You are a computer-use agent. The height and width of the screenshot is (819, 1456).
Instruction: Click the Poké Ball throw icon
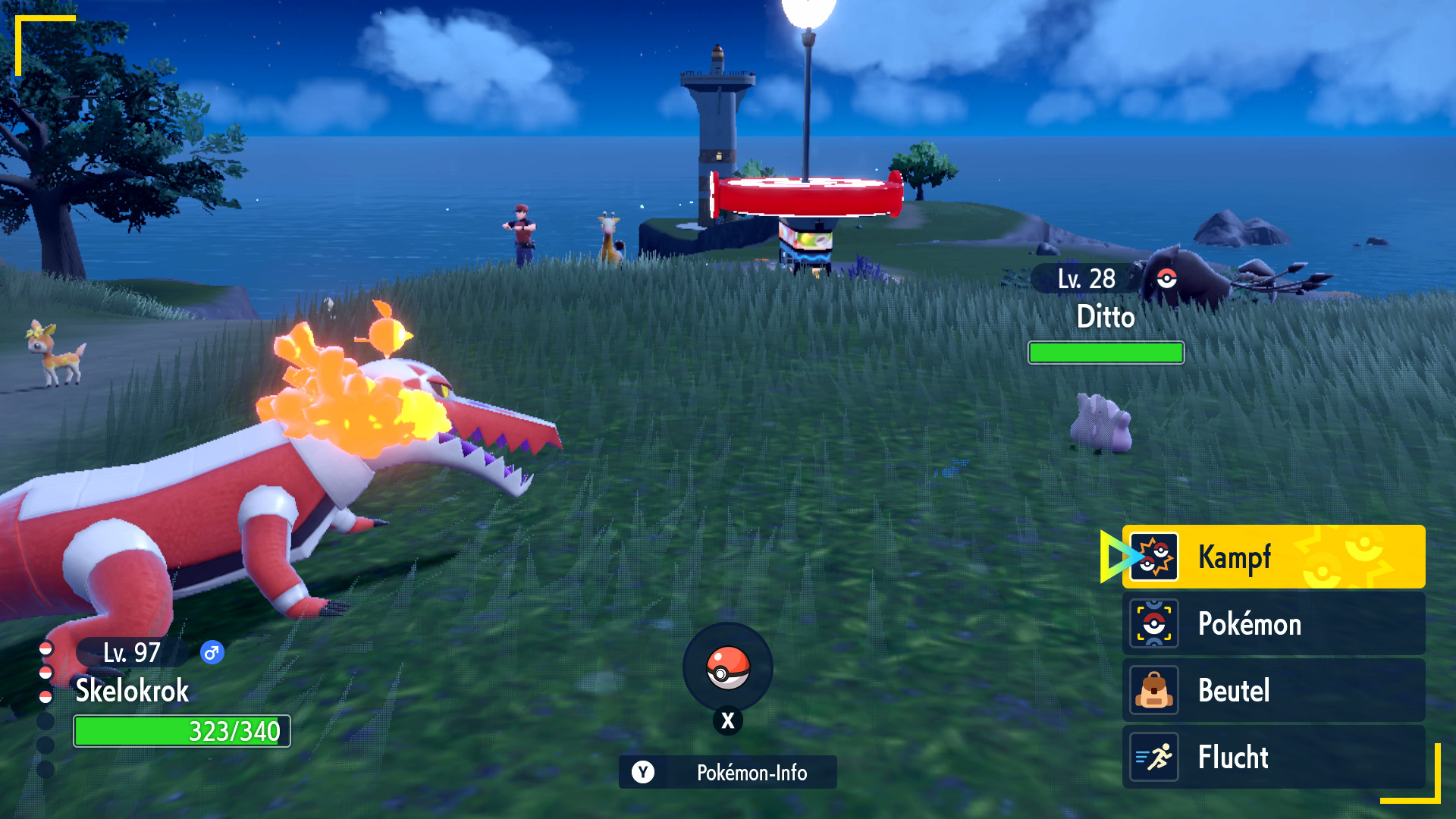click(728, 667)
